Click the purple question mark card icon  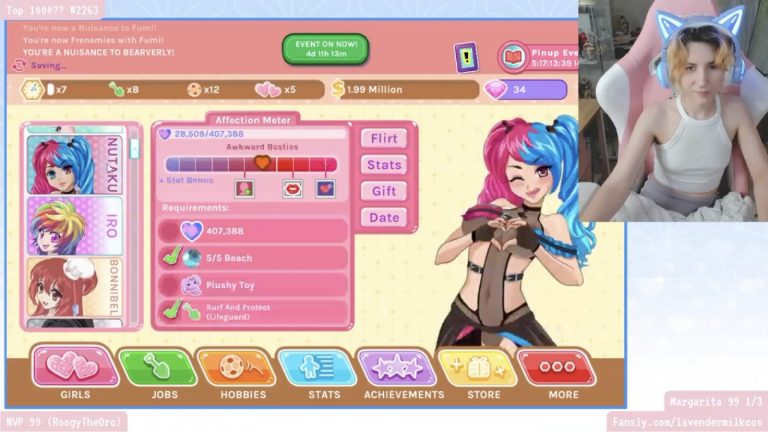click(x=467, y=56)
